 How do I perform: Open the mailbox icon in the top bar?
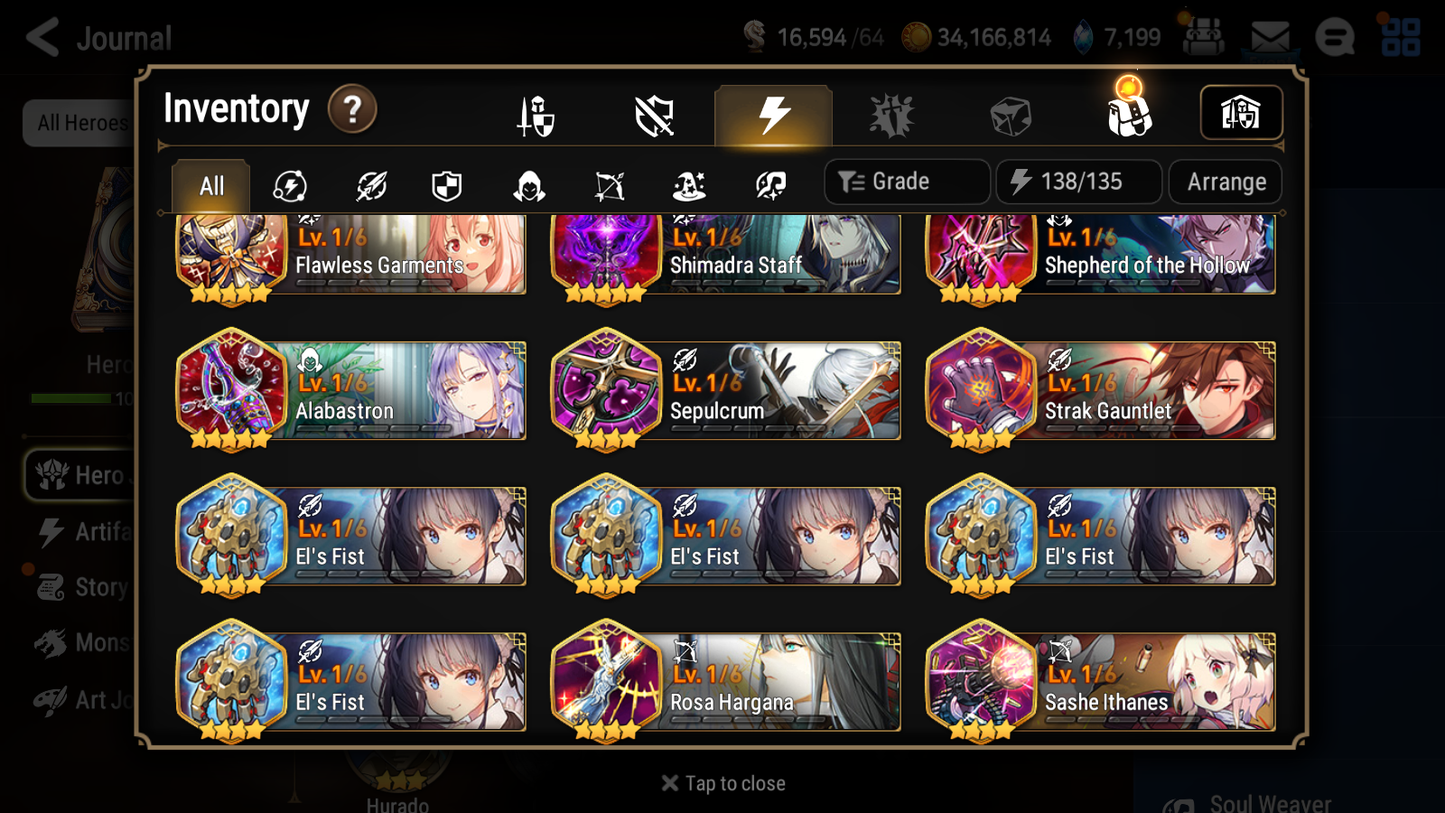point(1269,36)
